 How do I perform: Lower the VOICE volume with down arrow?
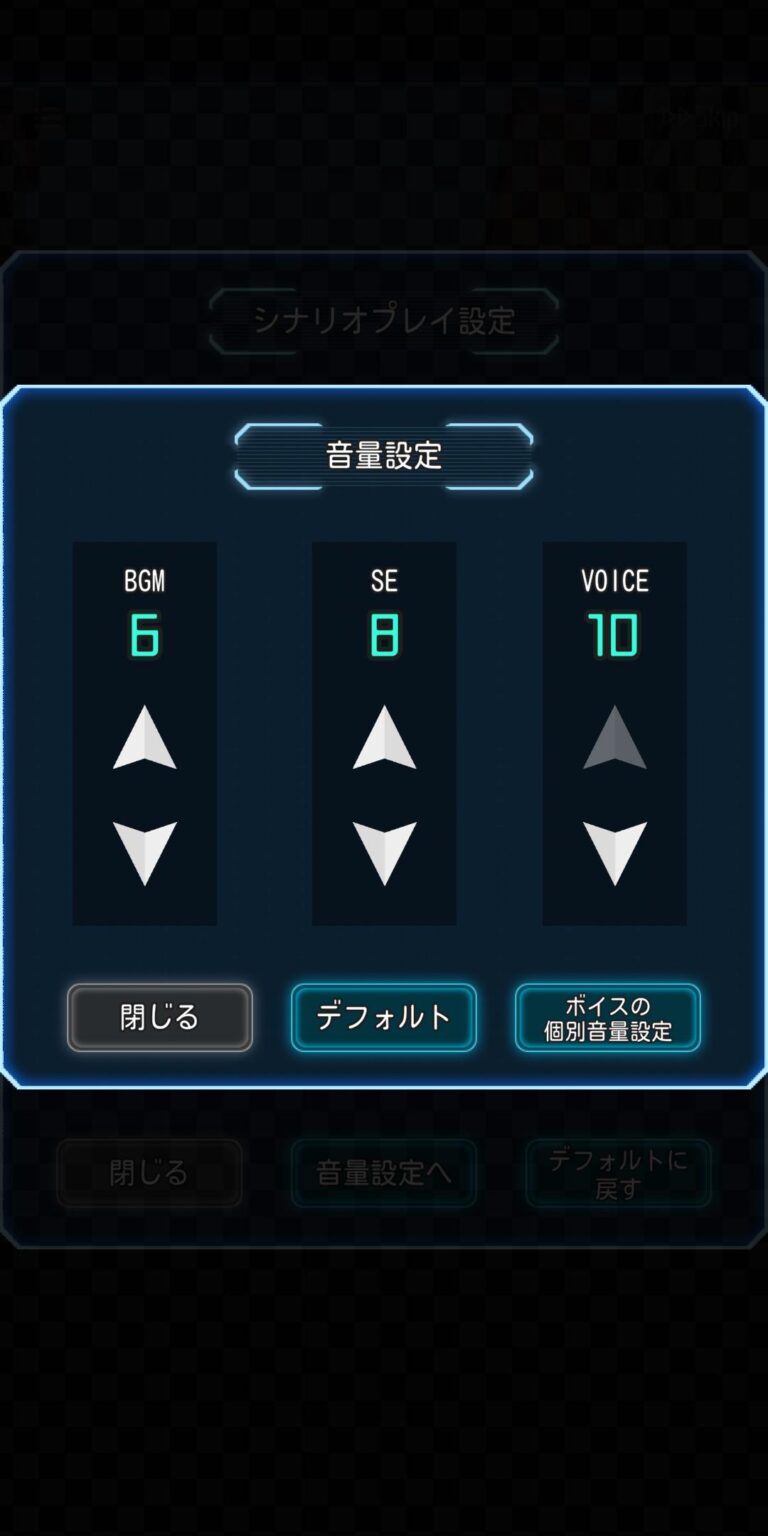click(615, 851)
